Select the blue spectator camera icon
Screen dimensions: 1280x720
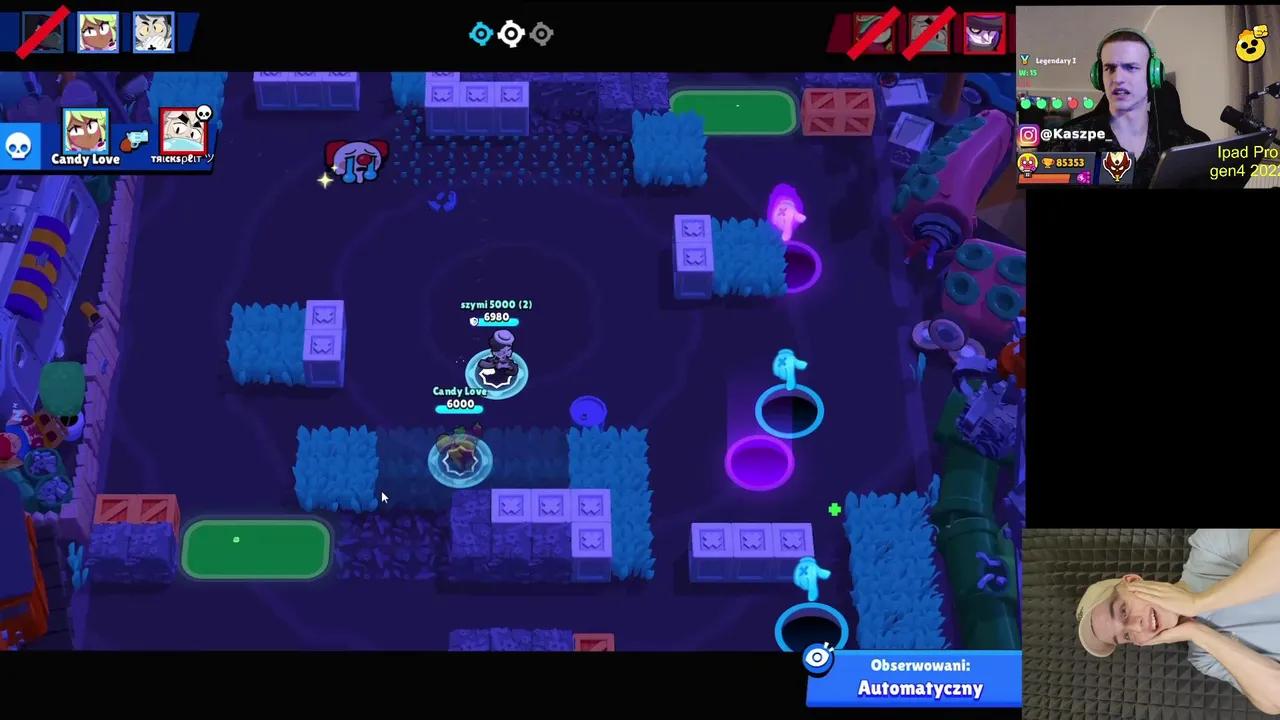[x=481, y=34]
